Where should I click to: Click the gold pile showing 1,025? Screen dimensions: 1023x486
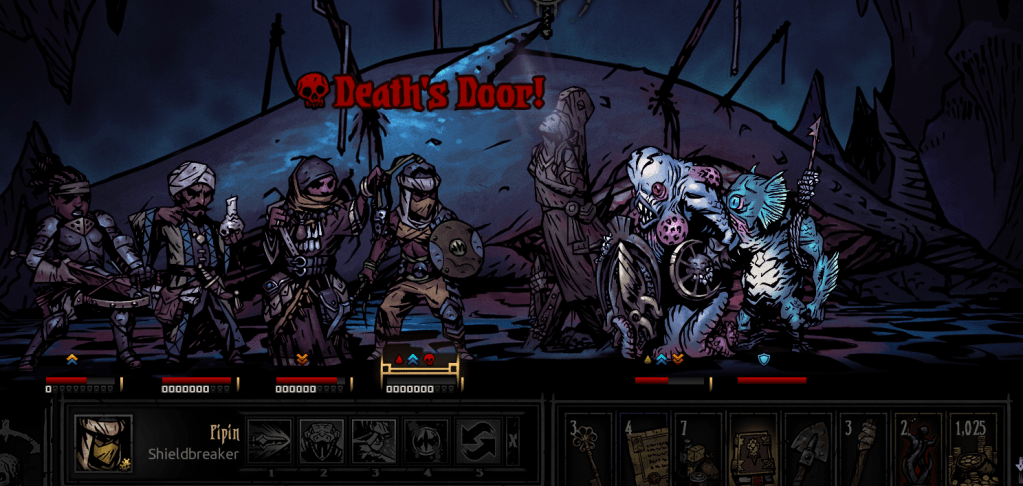pos(972,450)
